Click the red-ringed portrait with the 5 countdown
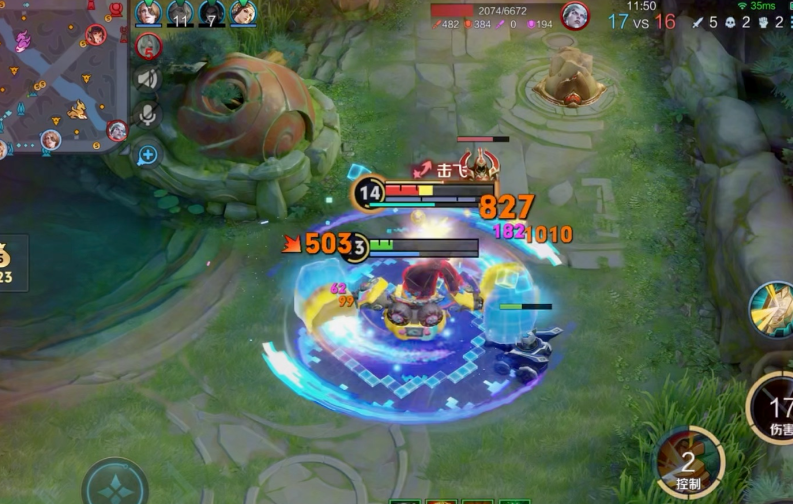793x504 pixels. [x=148, y=46]
